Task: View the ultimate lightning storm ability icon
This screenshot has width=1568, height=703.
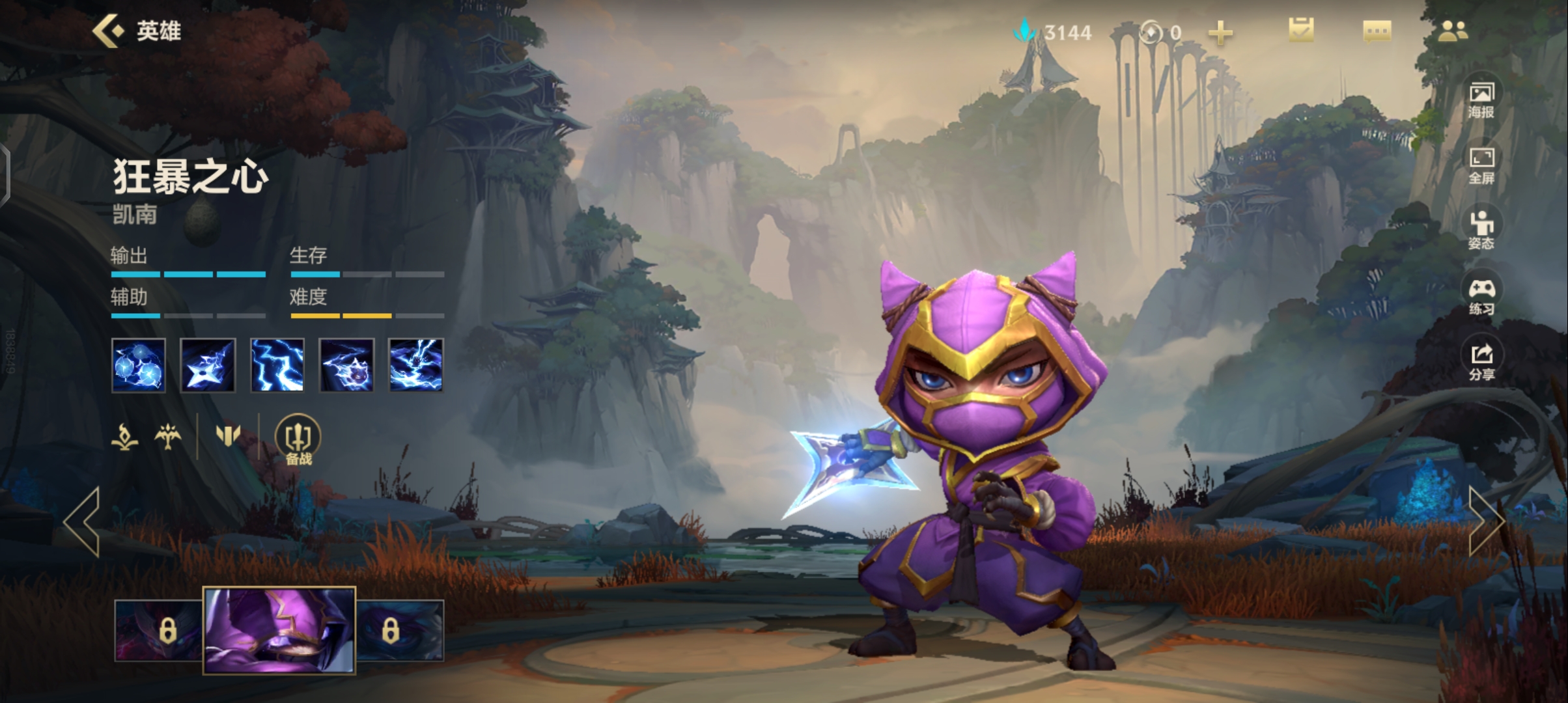Action: point(415,365)
